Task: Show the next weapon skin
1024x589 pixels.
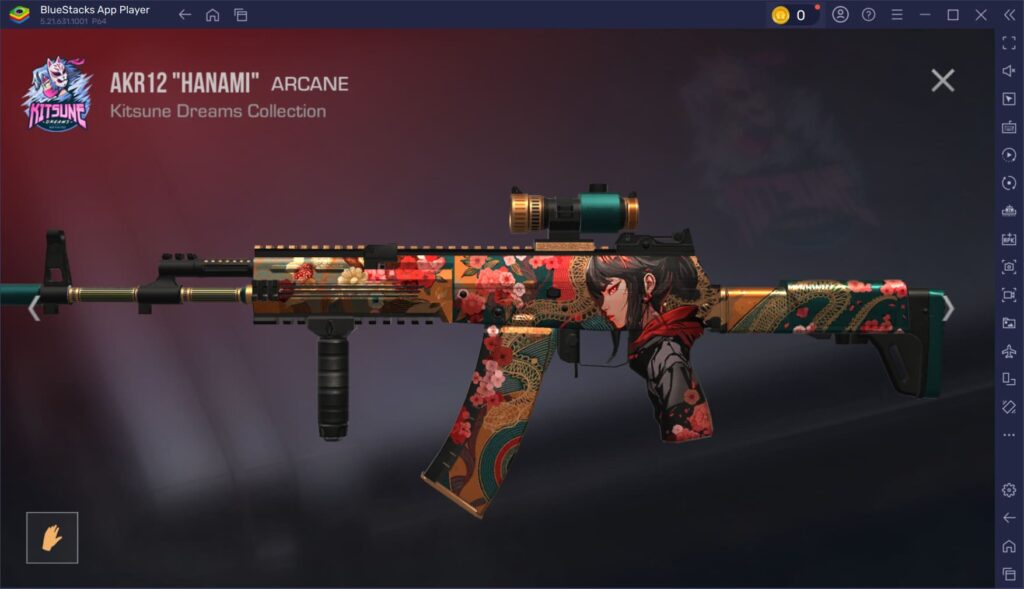Action: tap(948, 309)
